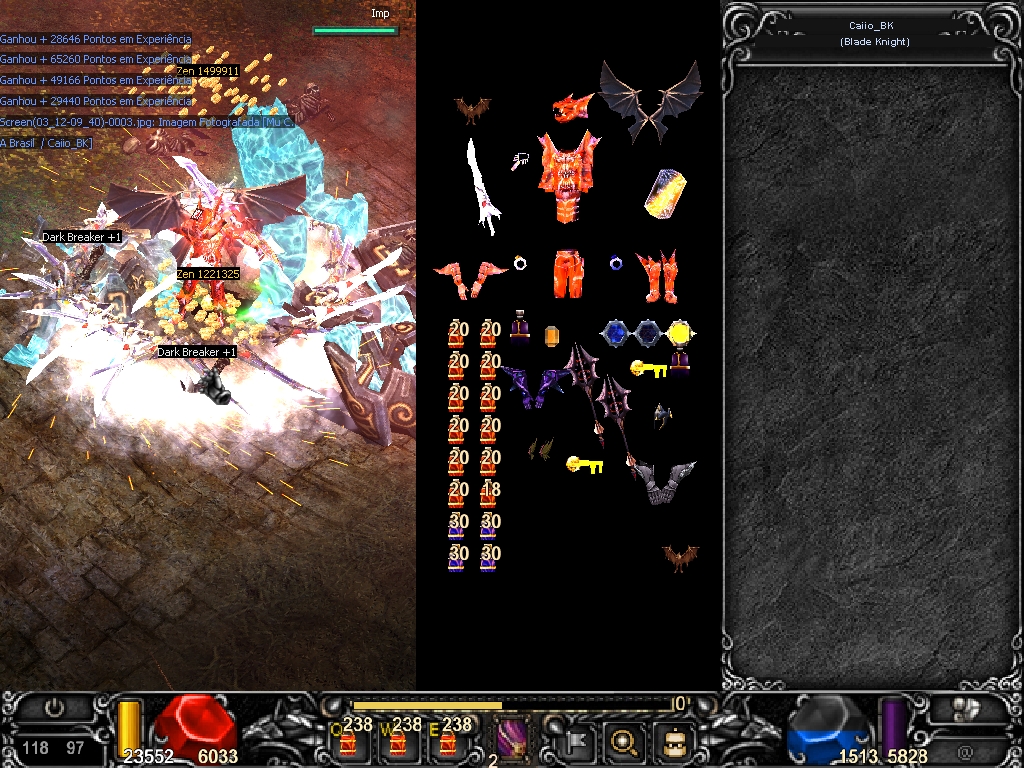Select the equipped red dragon helm

click(x=574, y=108)
